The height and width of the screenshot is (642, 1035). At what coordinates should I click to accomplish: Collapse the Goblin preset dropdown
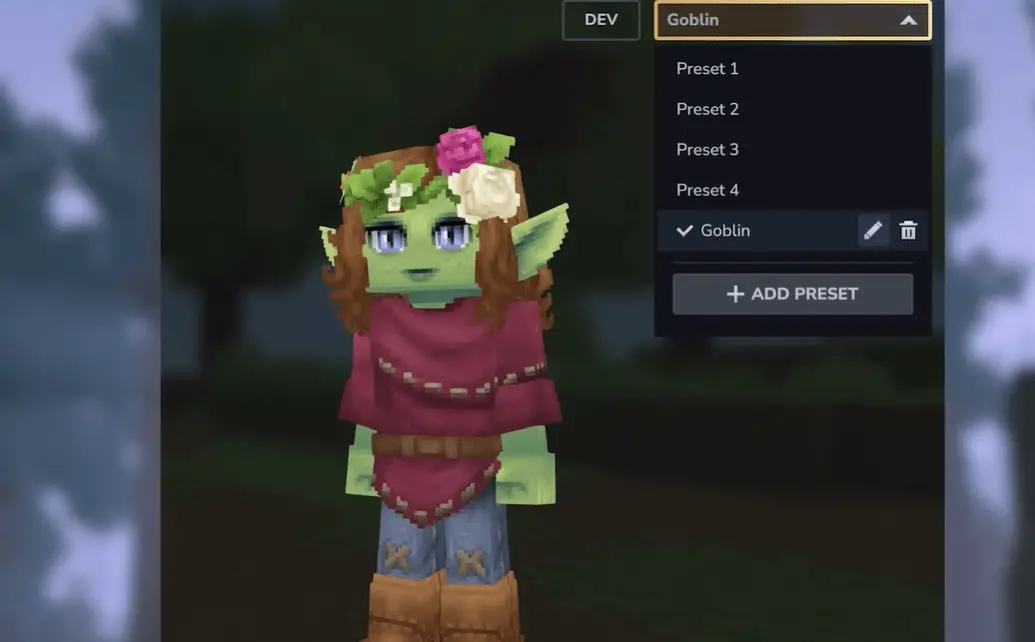click(x=908, y=20)
